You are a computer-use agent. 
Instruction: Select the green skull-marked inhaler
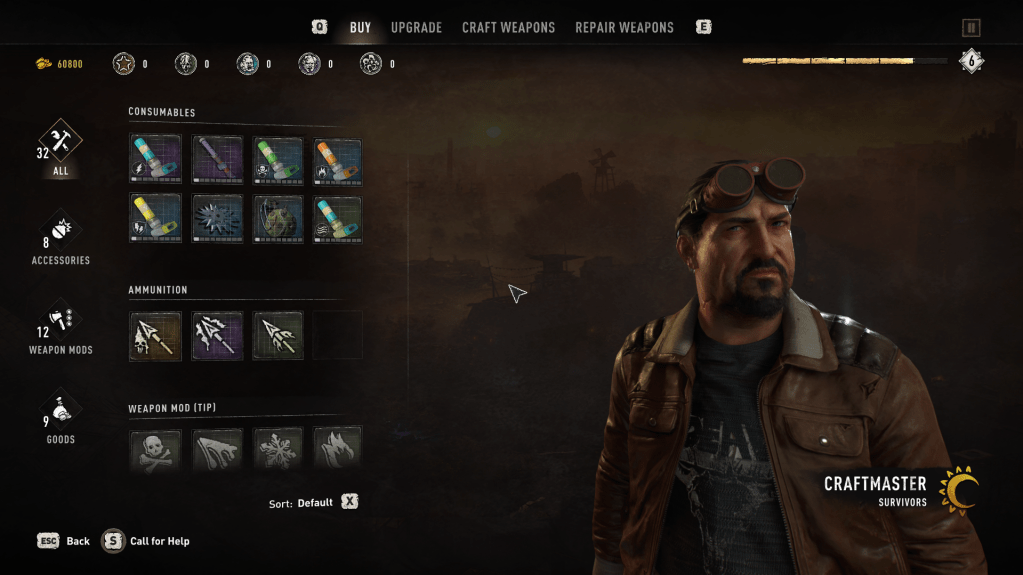pyautogui.click(x=278, y=159)
